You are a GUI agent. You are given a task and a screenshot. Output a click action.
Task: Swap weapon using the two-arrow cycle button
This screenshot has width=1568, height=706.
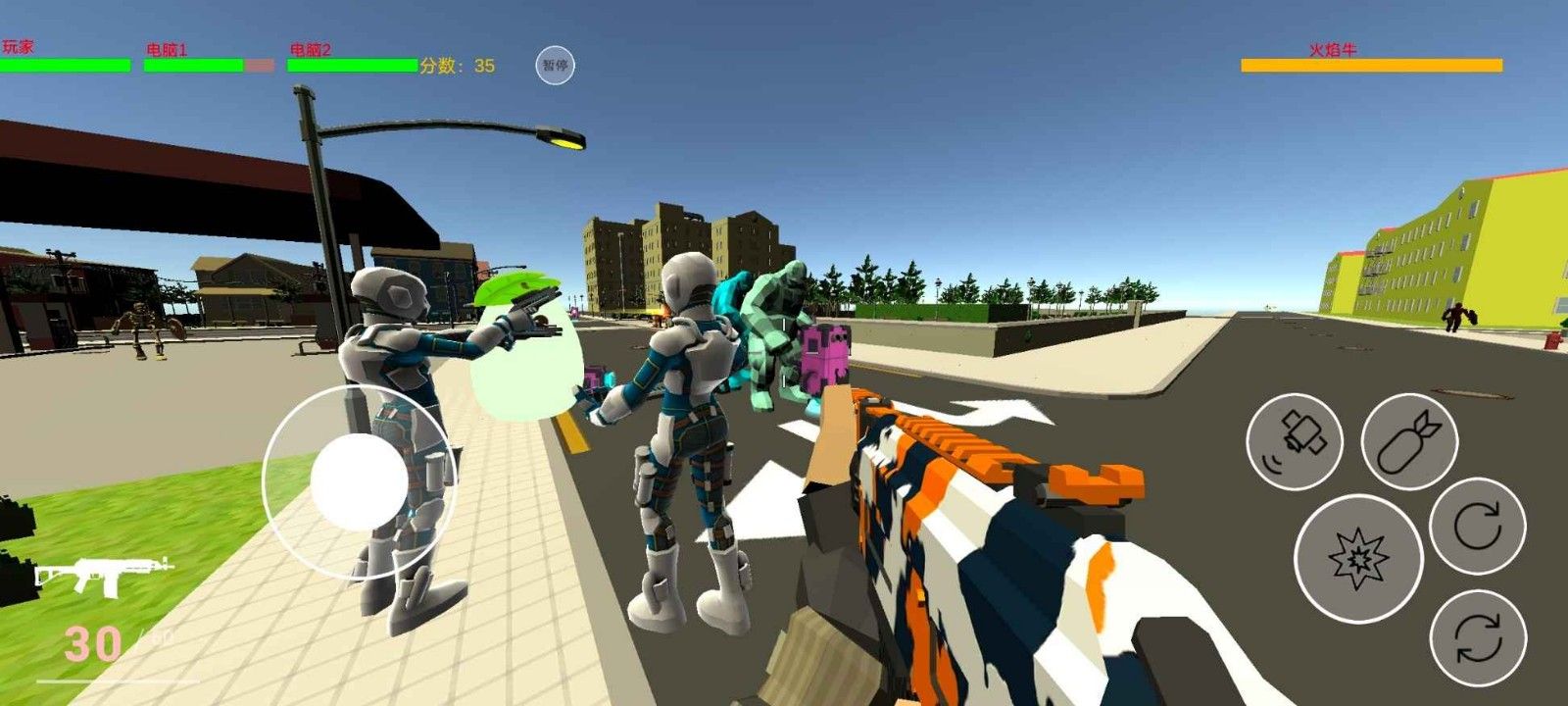1477,638
